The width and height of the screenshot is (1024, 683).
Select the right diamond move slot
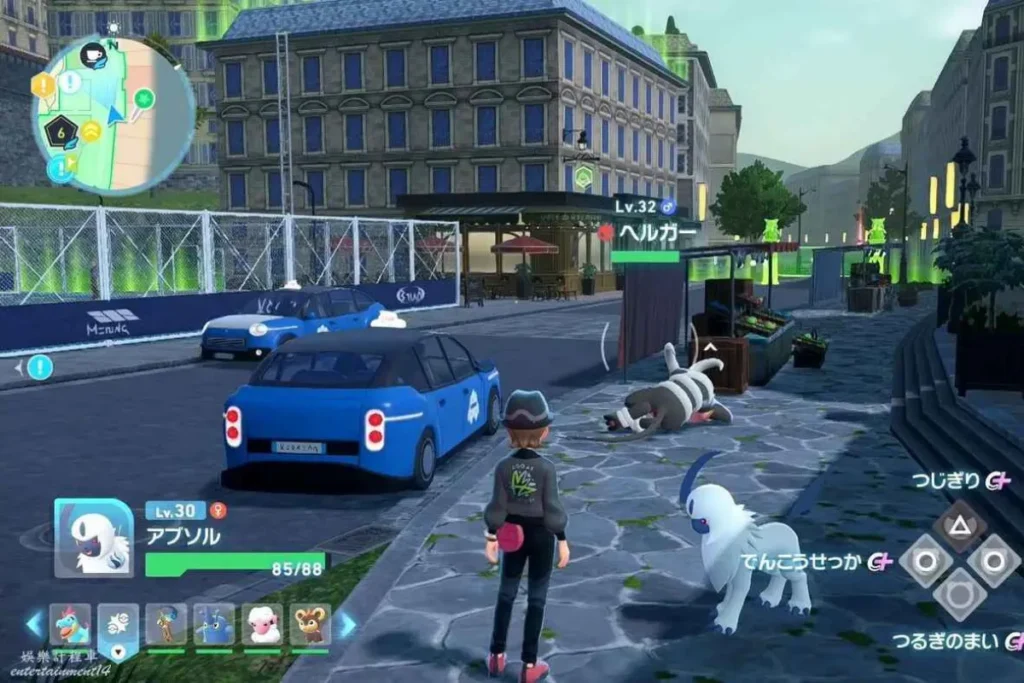[994, 561]
